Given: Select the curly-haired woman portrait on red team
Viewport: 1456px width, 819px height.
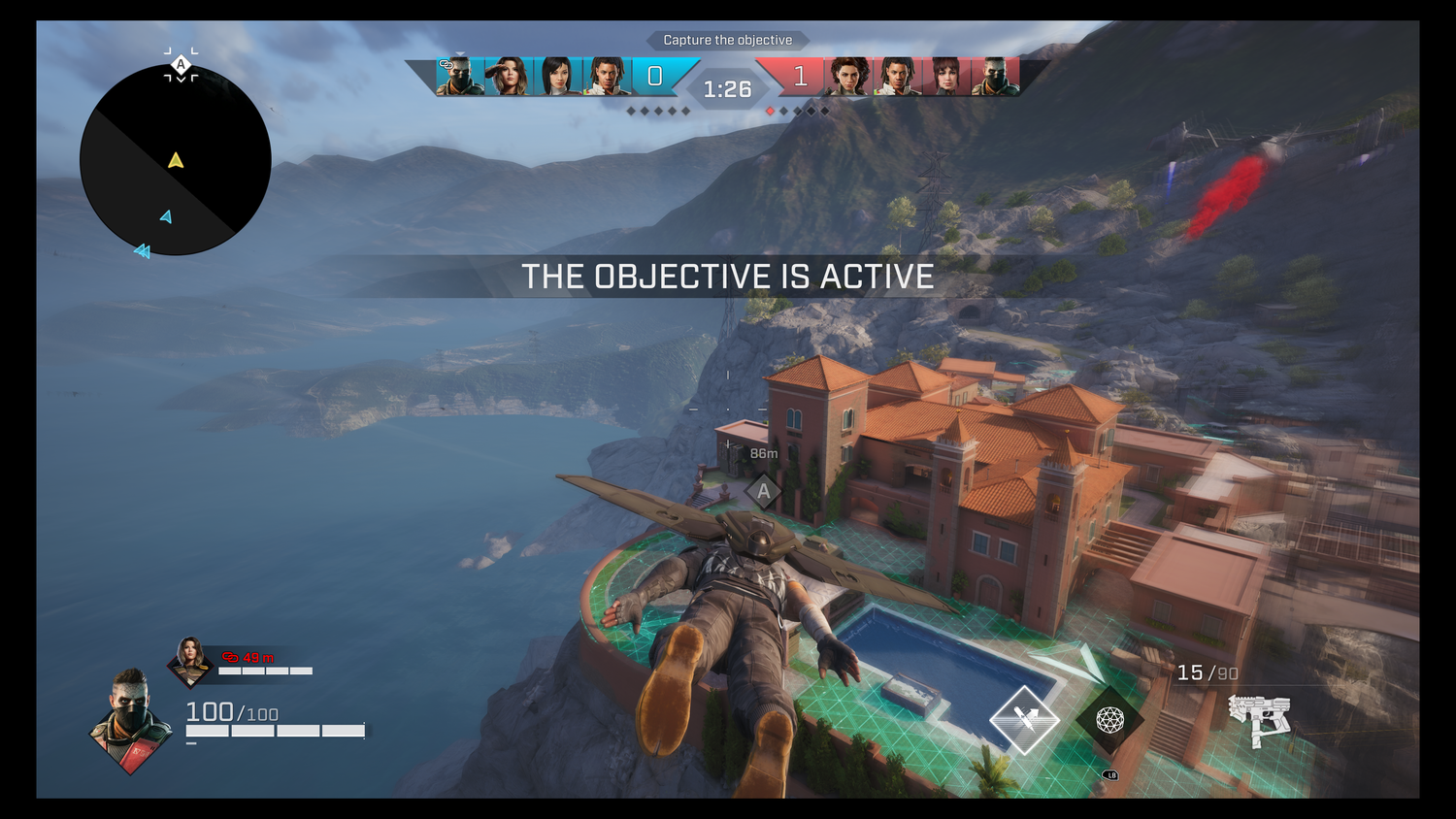Looking at the screenshot, I should [x=848, y=76].
